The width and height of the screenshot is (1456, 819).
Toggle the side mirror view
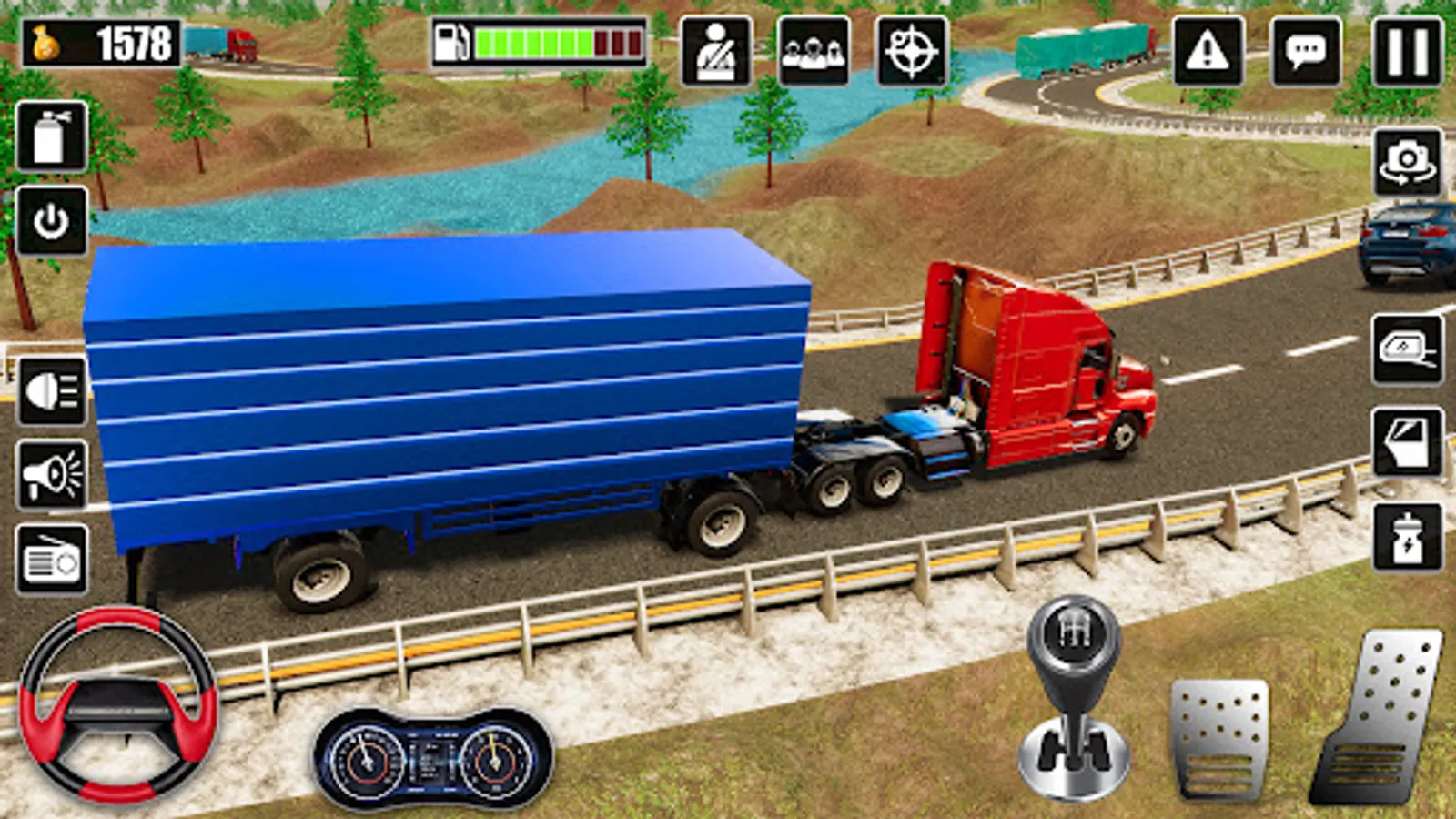point(1407,349)
